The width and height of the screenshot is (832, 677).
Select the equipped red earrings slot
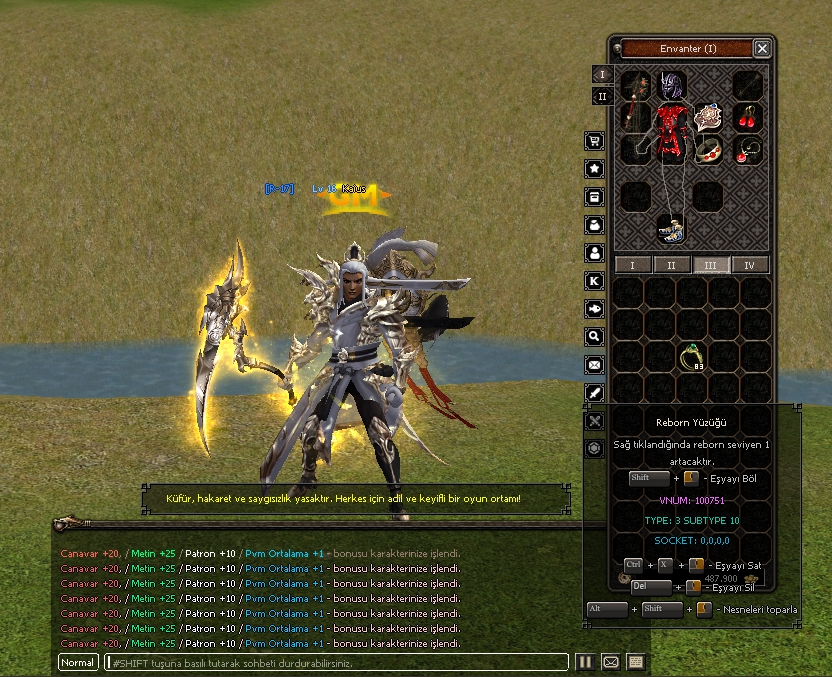click(748, 117)
